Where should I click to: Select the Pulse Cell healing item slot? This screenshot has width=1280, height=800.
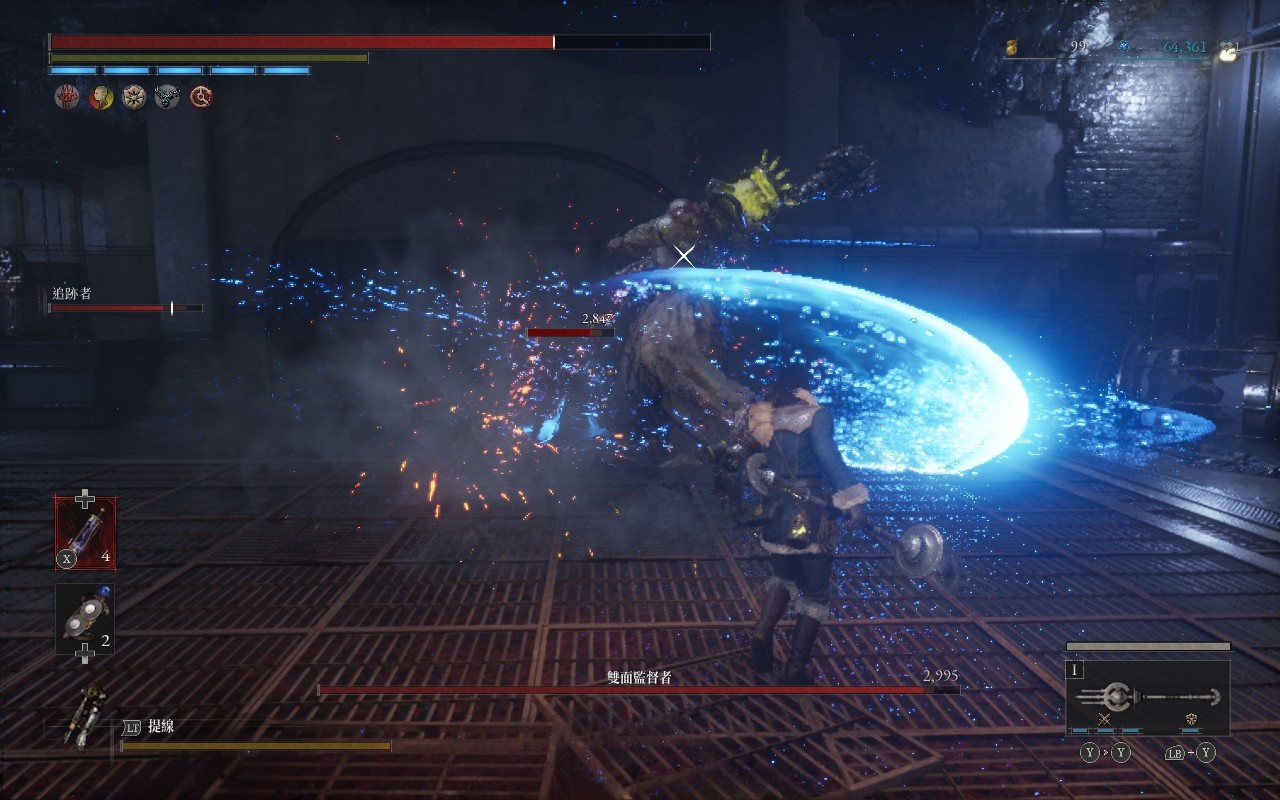[85, 533]
